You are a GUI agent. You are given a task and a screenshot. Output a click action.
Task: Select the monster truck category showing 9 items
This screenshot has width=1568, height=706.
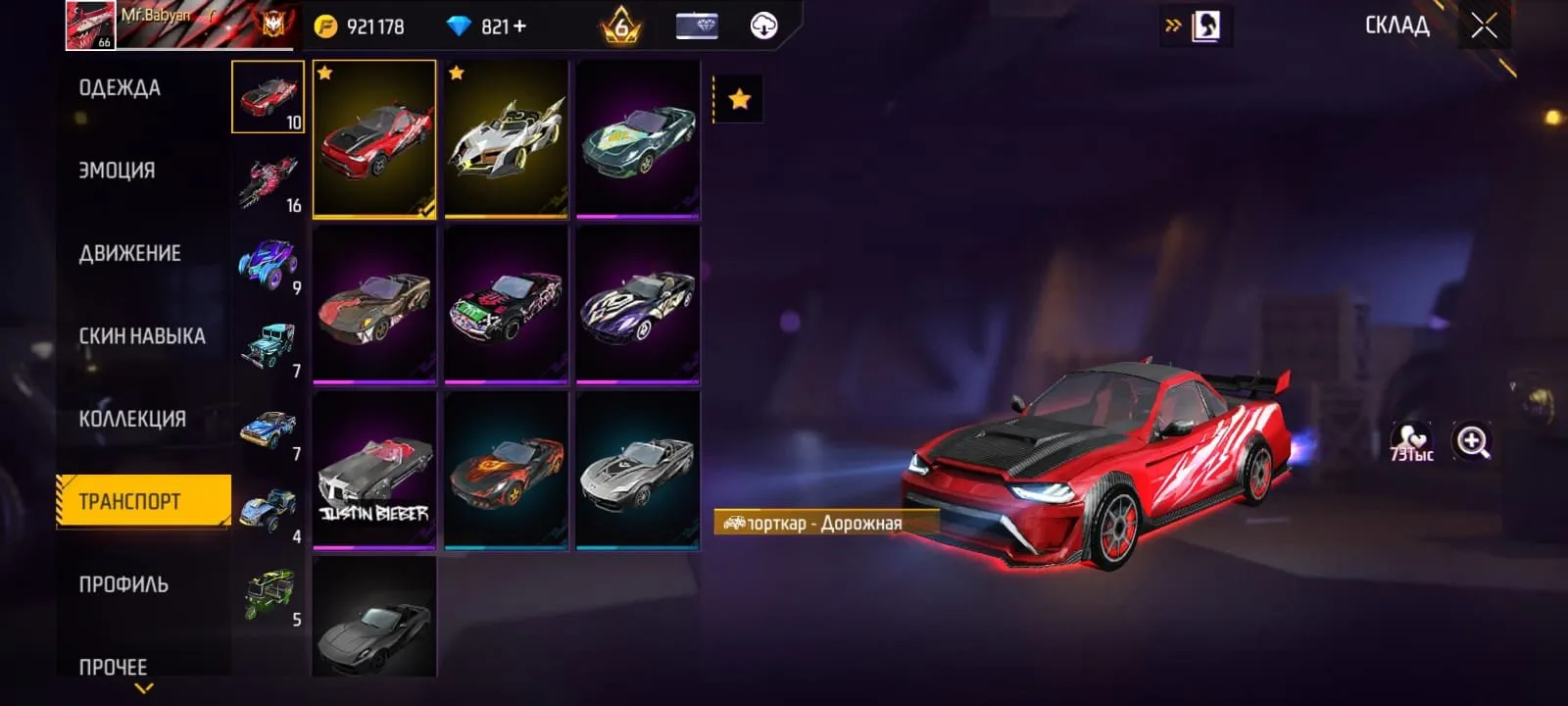[x=269, y=260]
